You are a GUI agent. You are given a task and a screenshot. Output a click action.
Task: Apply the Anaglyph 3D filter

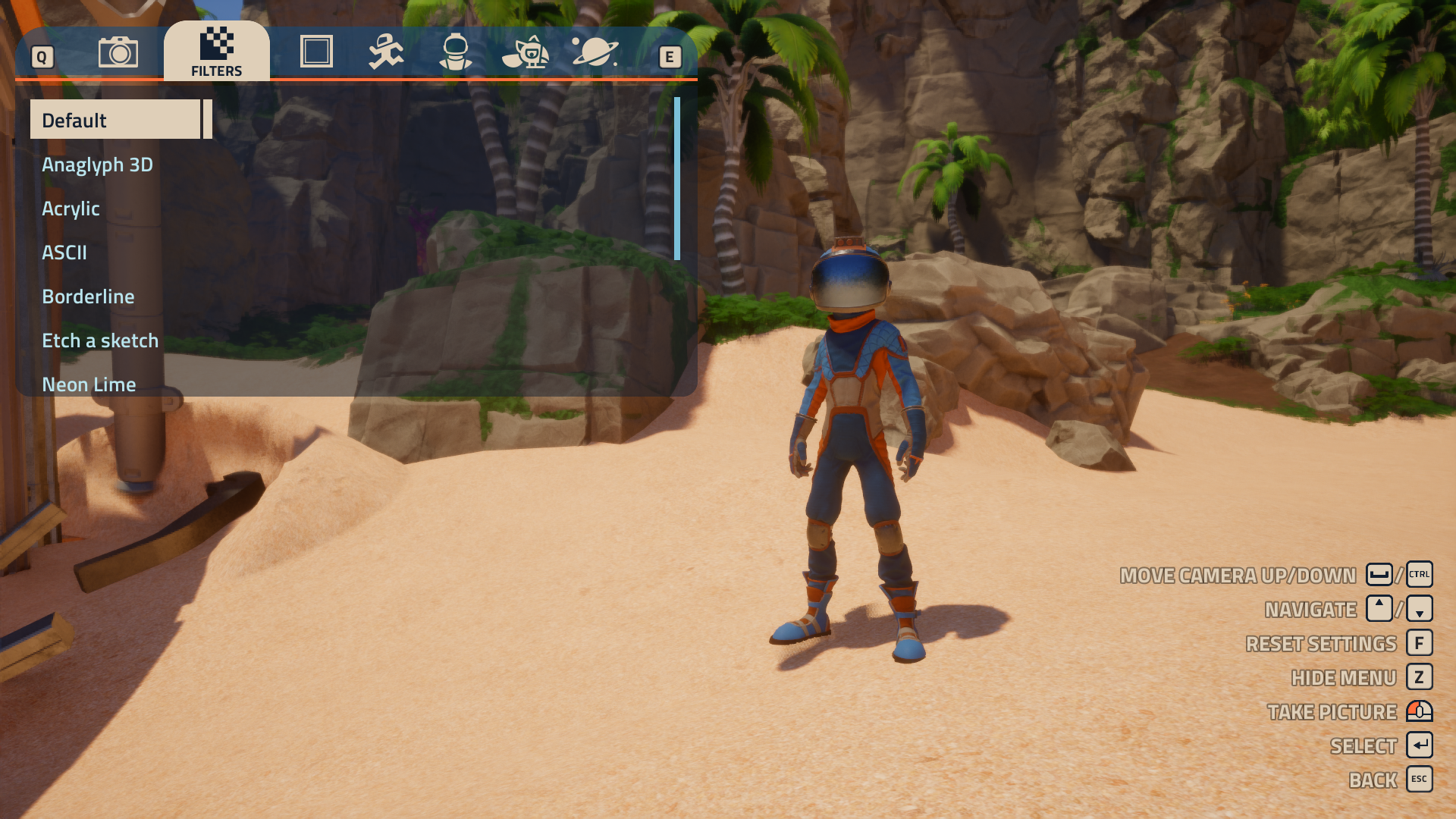[x=98, y=165]
